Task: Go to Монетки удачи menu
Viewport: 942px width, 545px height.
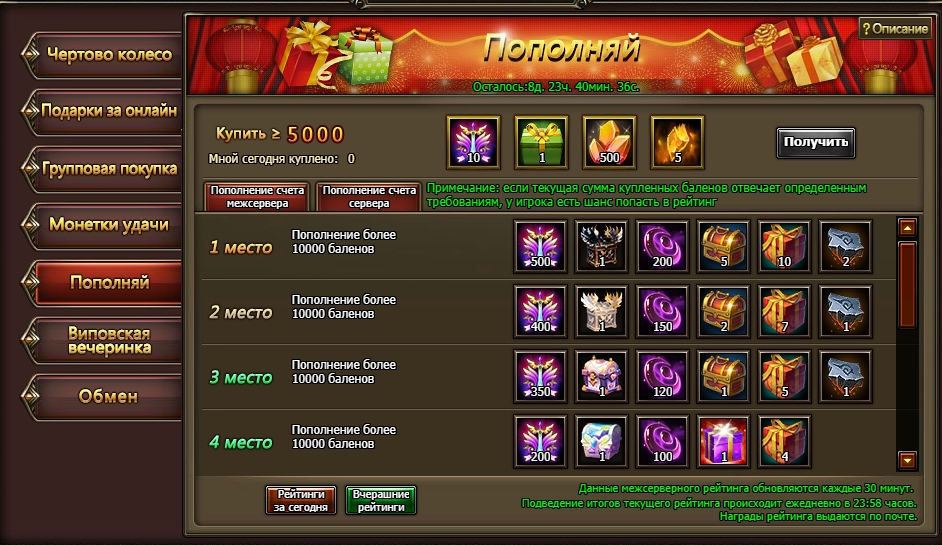Action: pos(108,225)
